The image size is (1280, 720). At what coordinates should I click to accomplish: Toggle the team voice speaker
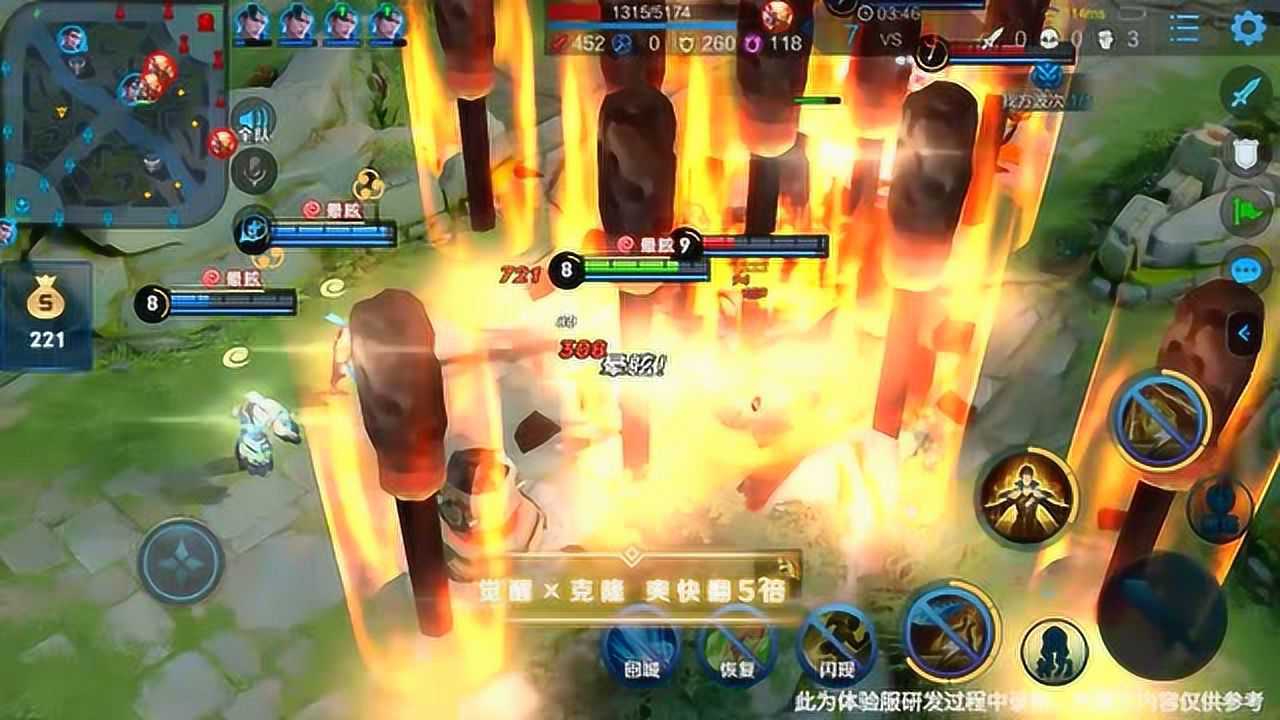[x=254, y=123]
